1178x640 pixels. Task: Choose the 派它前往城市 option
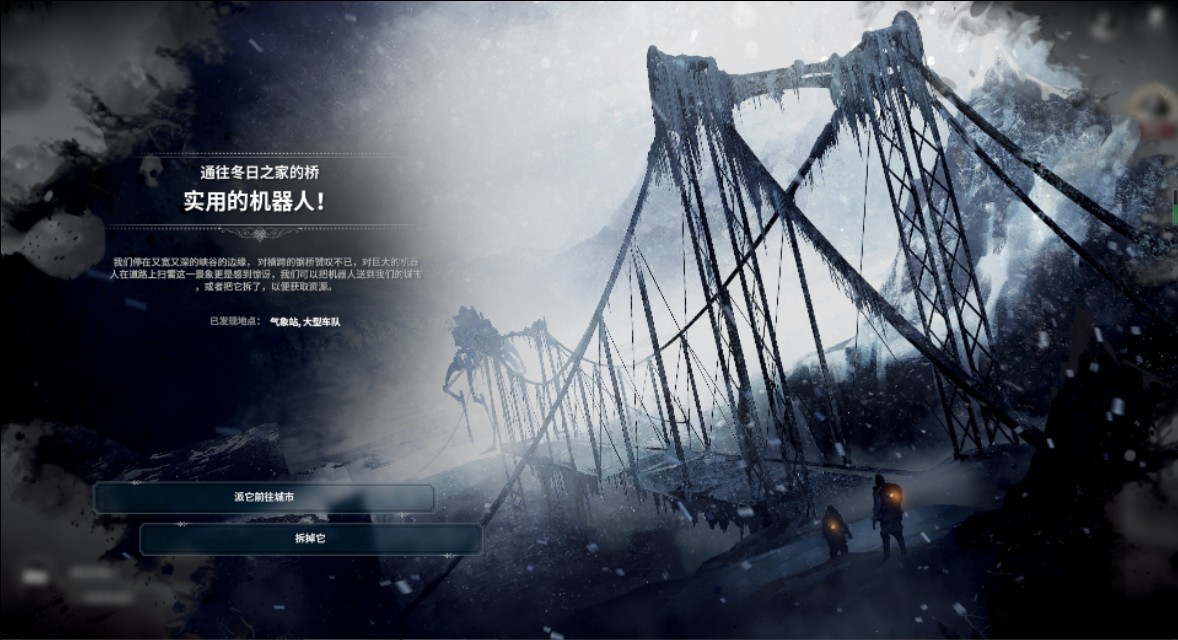(265, 498)
